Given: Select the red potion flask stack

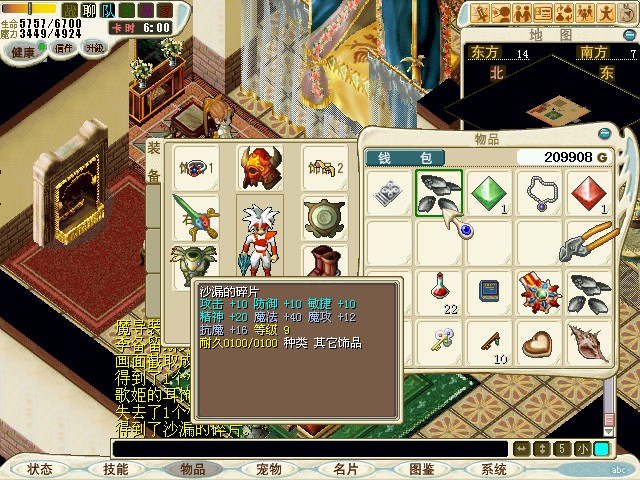Looking at the screenshot, I should 439,293.
